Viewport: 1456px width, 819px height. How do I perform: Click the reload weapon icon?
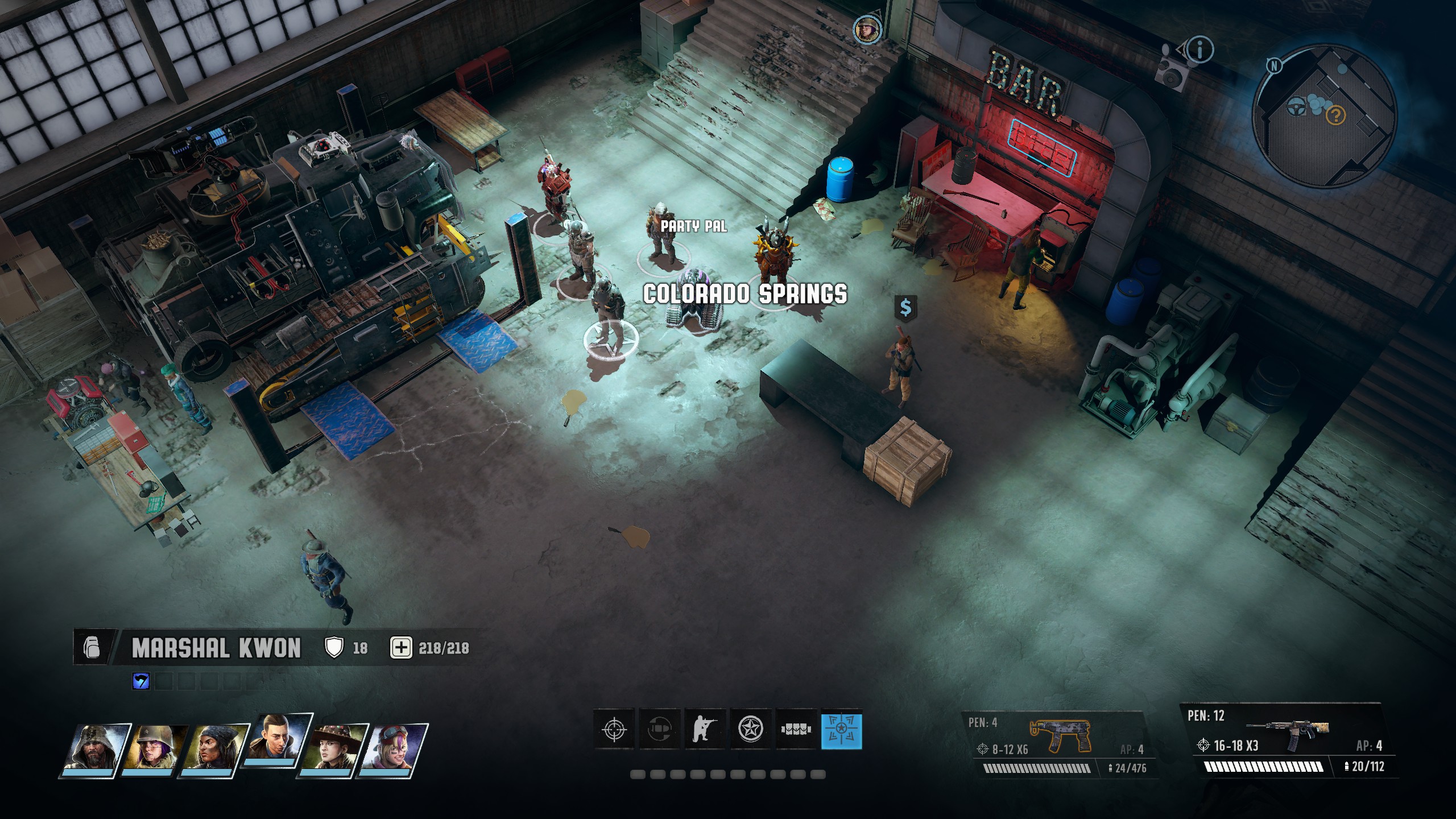click(660, 729)
